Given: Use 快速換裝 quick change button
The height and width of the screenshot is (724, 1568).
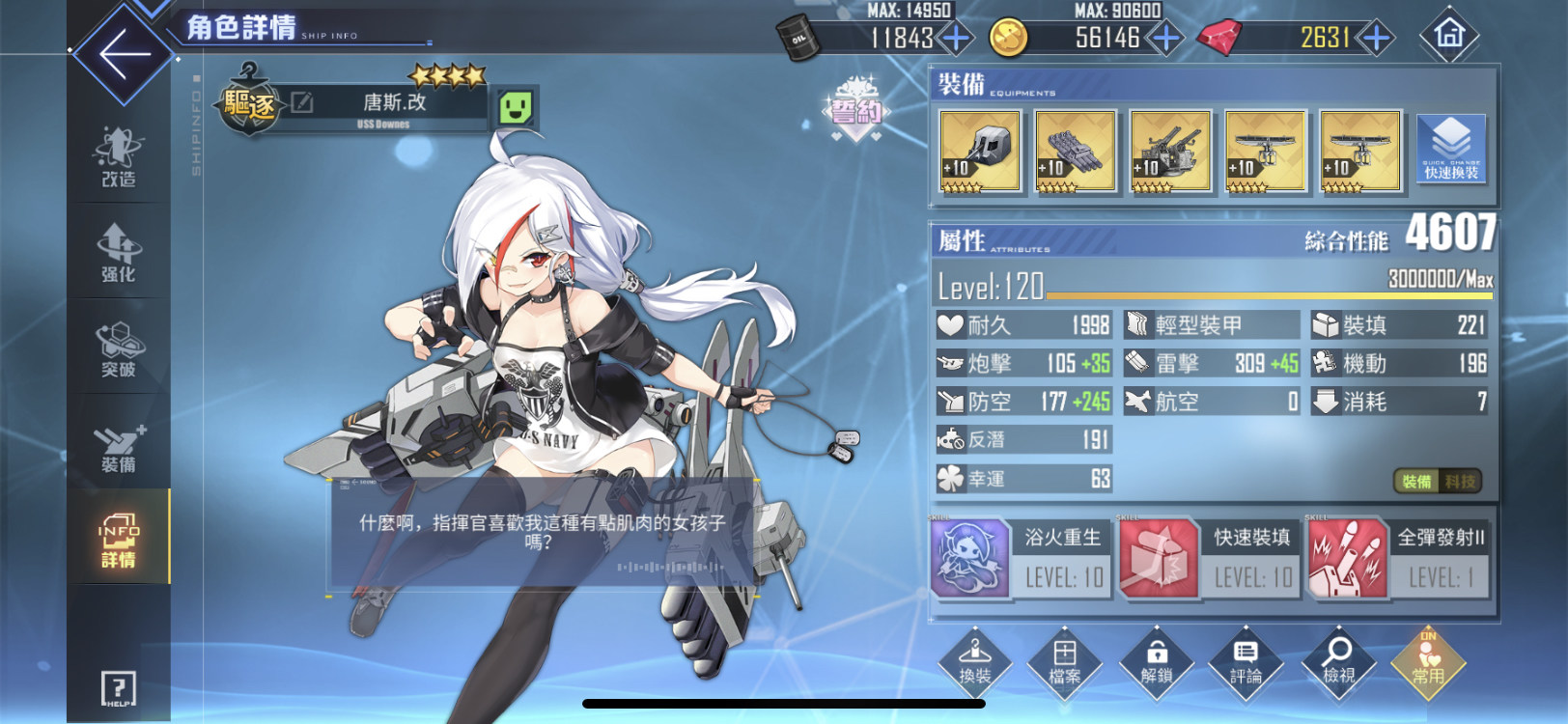Looking at the screenshot, I should tap(1450, 149).
